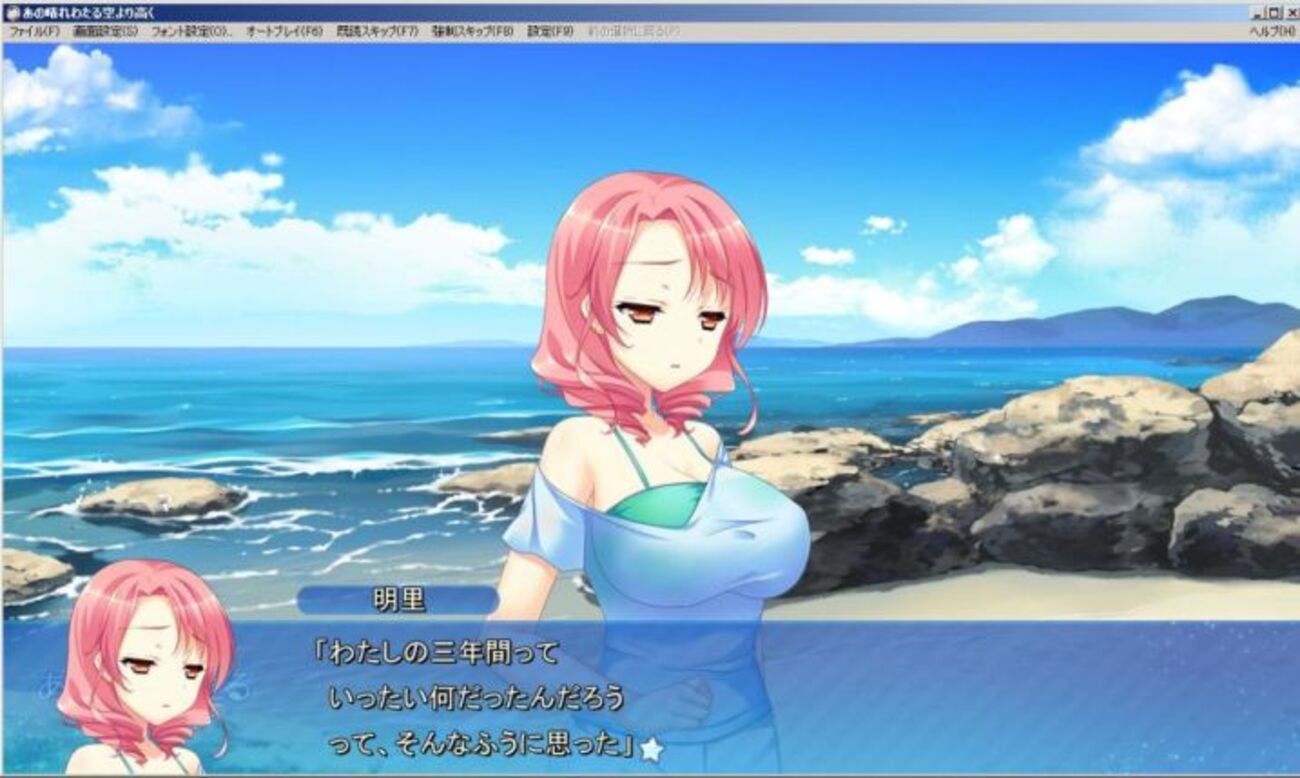Minimize the game window
Screen dimensions: 1300x778
tap(1259, 12)
